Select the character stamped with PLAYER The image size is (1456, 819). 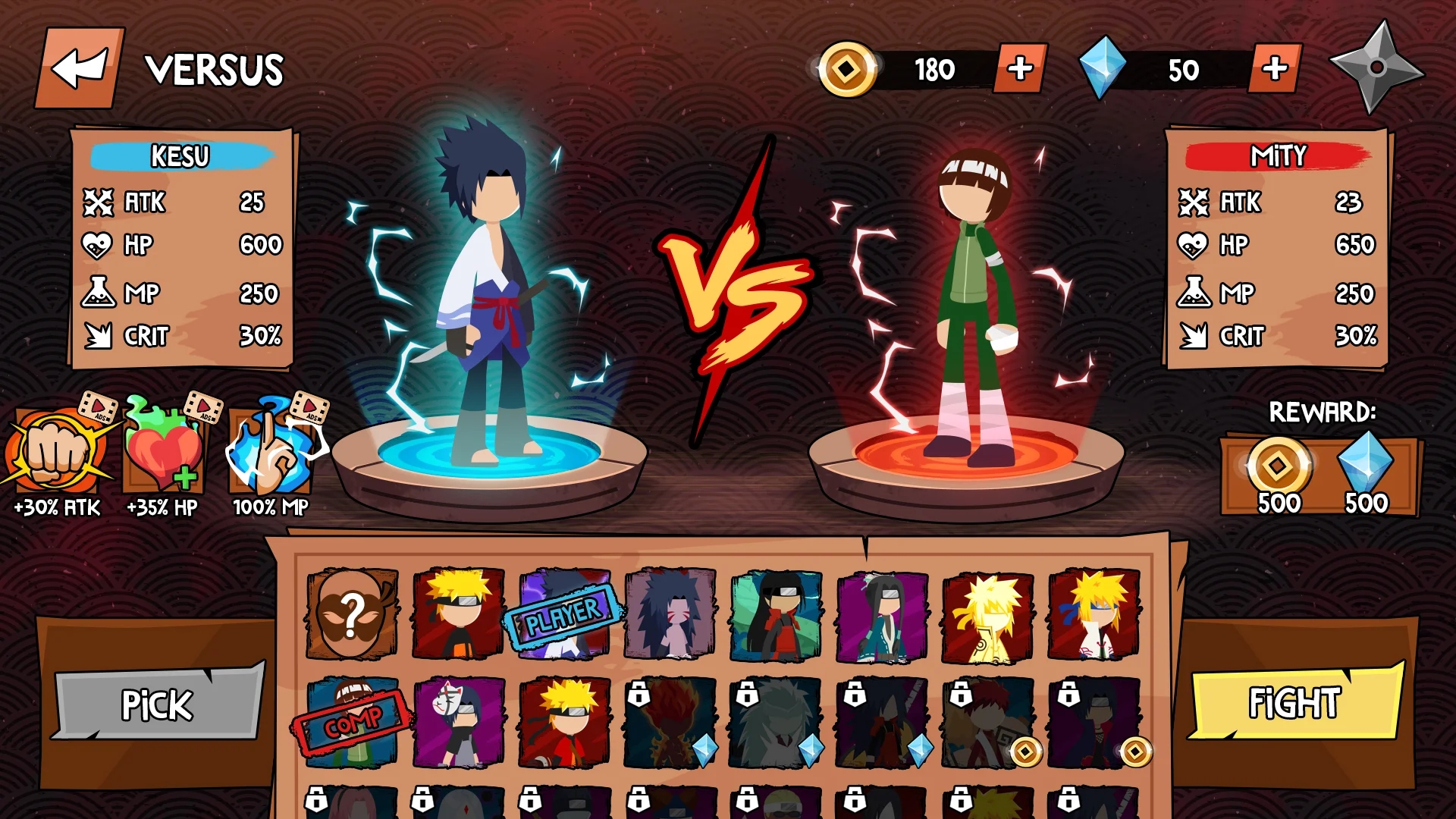coord(559,616)
